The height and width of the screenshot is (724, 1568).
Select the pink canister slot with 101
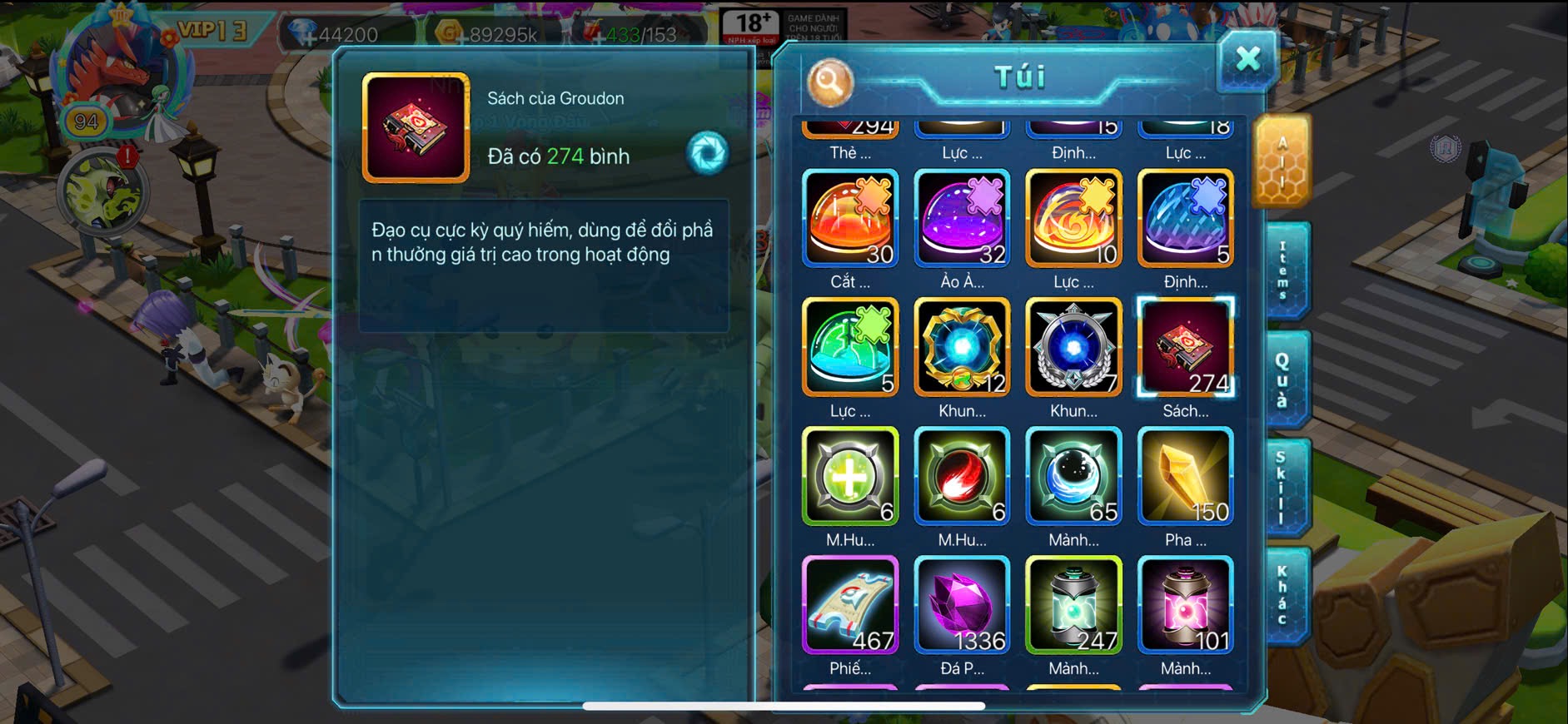[1185, 605]
